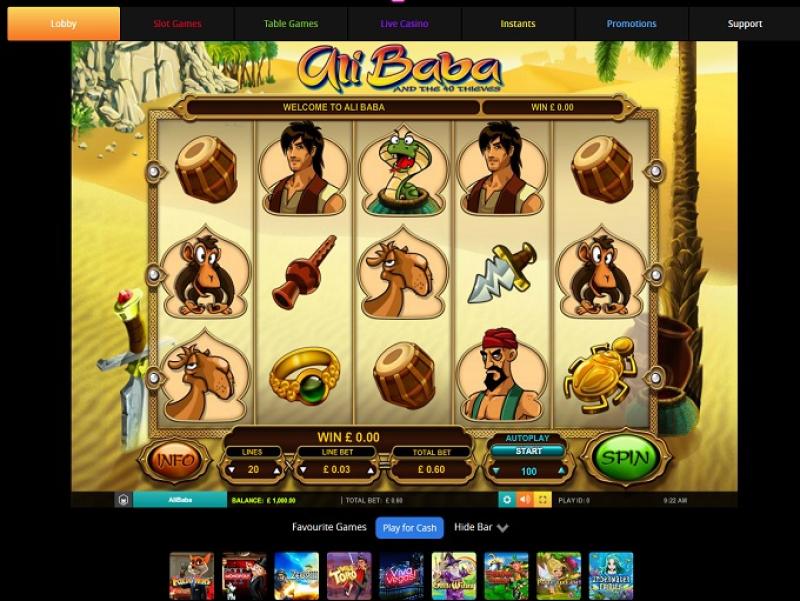Open the blue gear settings icon

pyautogui.click(x=506, y=499)
